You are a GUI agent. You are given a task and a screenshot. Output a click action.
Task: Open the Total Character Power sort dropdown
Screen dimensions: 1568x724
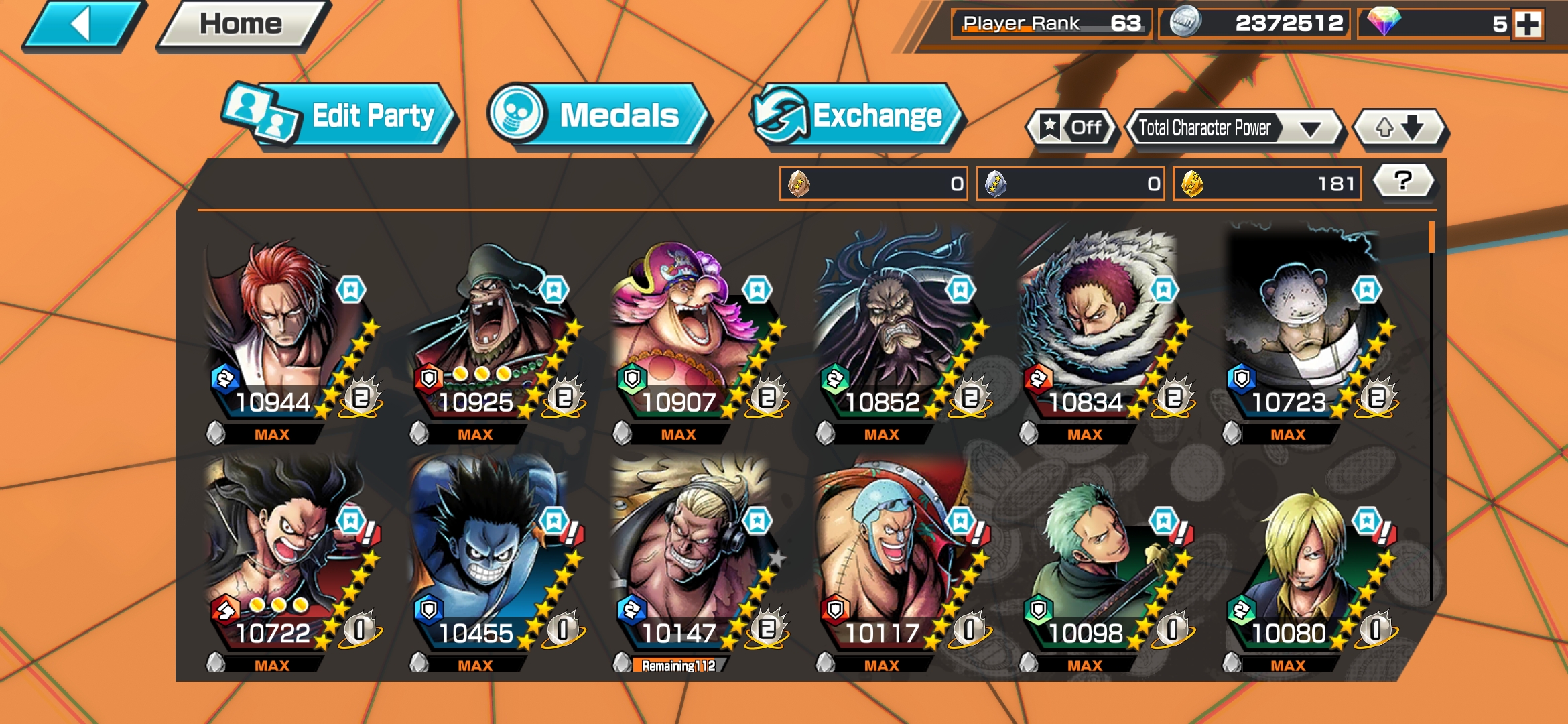coord(1233,127)
